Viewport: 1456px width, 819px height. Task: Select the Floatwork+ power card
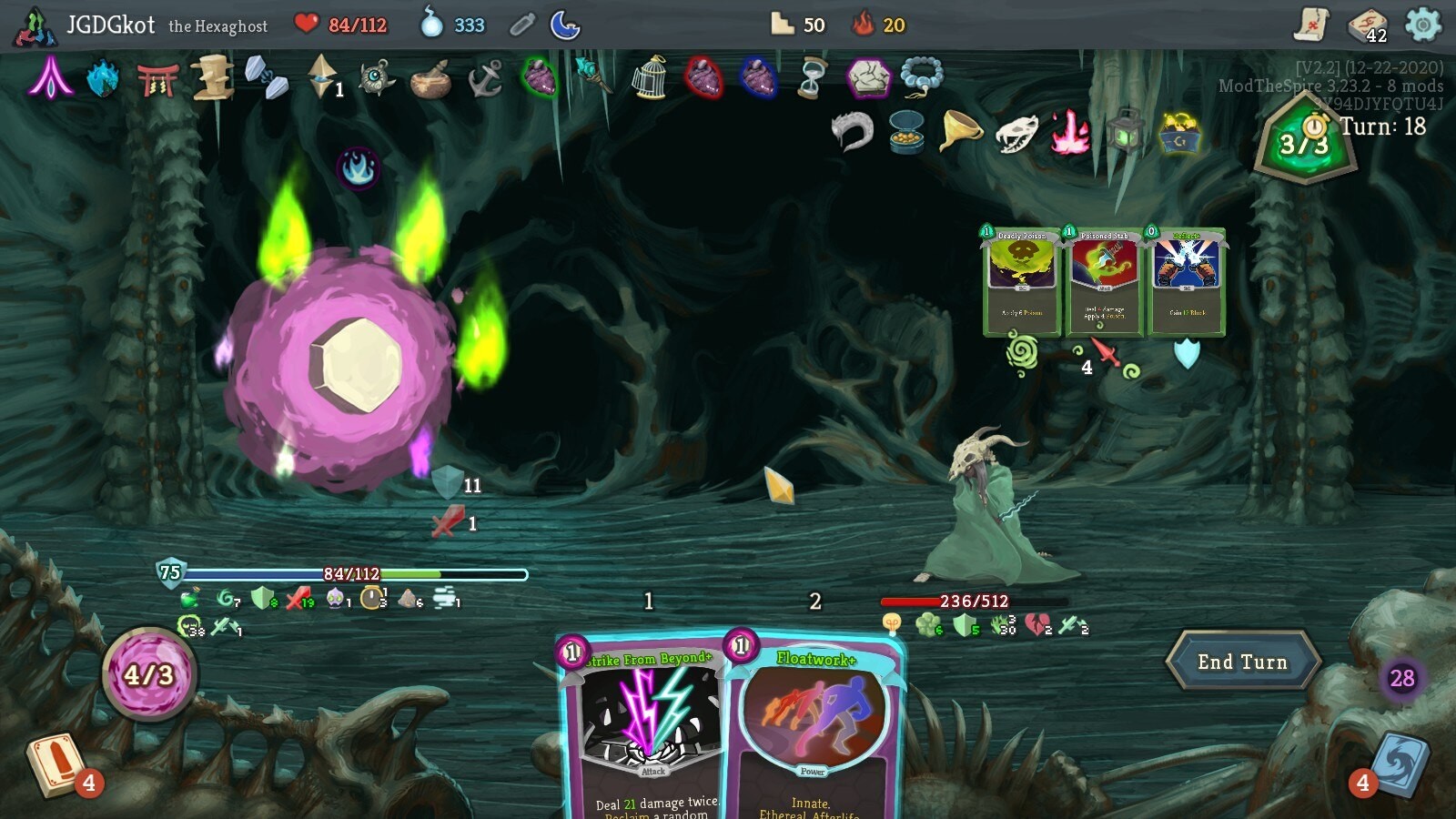813,728
